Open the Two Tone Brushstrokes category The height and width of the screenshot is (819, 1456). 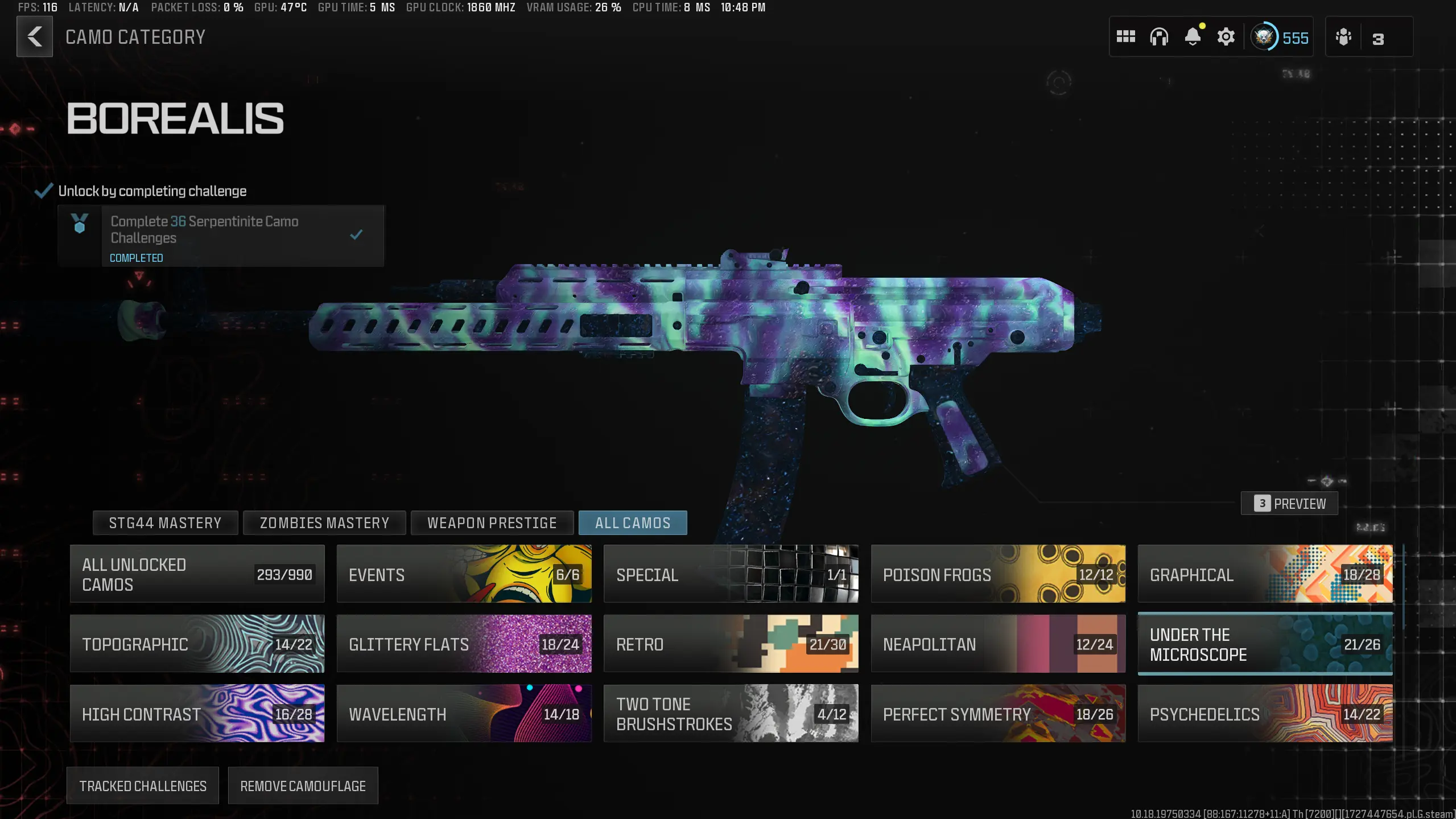coord(731,714)
